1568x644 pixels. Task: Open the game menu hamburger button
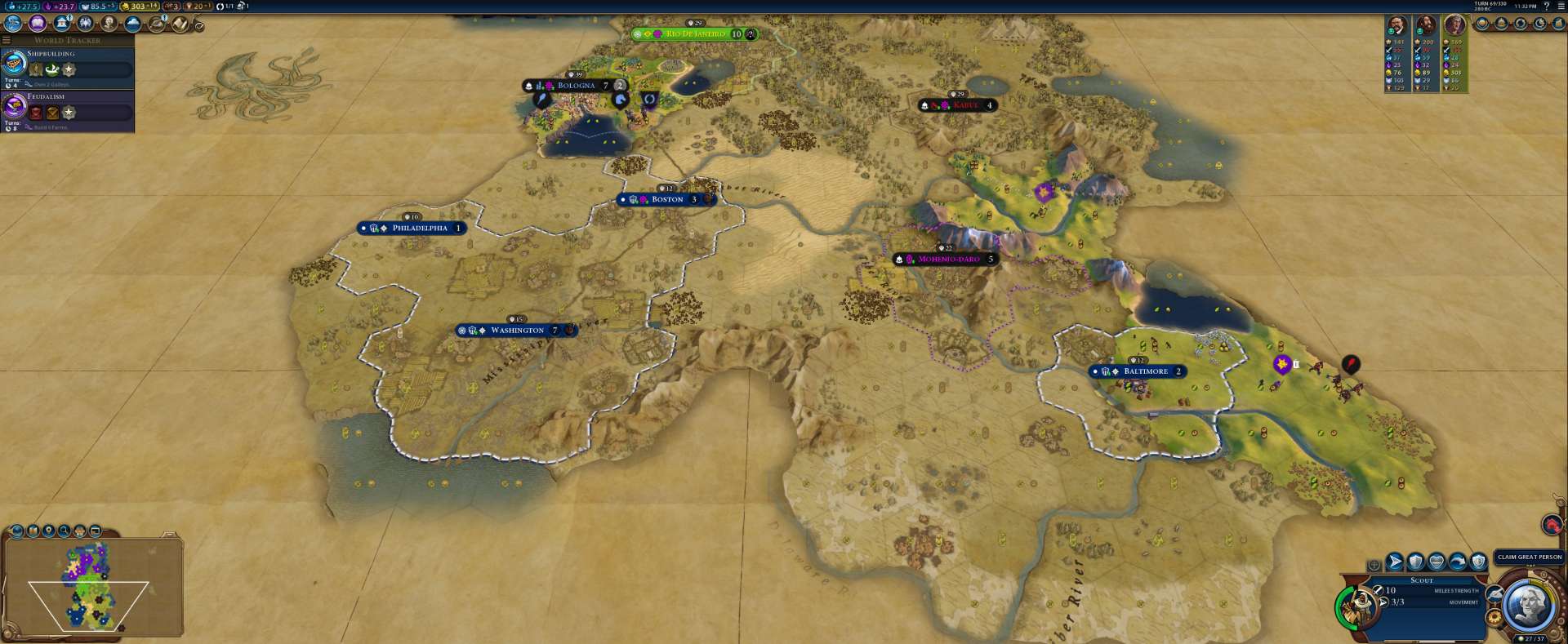(1561, 6)
